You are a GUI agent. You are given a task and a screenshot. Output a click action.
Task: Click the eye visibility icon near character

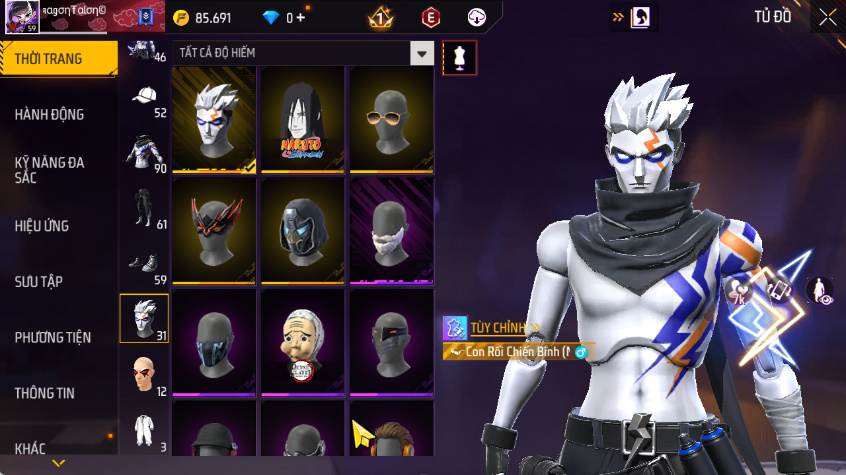(820, 291)
